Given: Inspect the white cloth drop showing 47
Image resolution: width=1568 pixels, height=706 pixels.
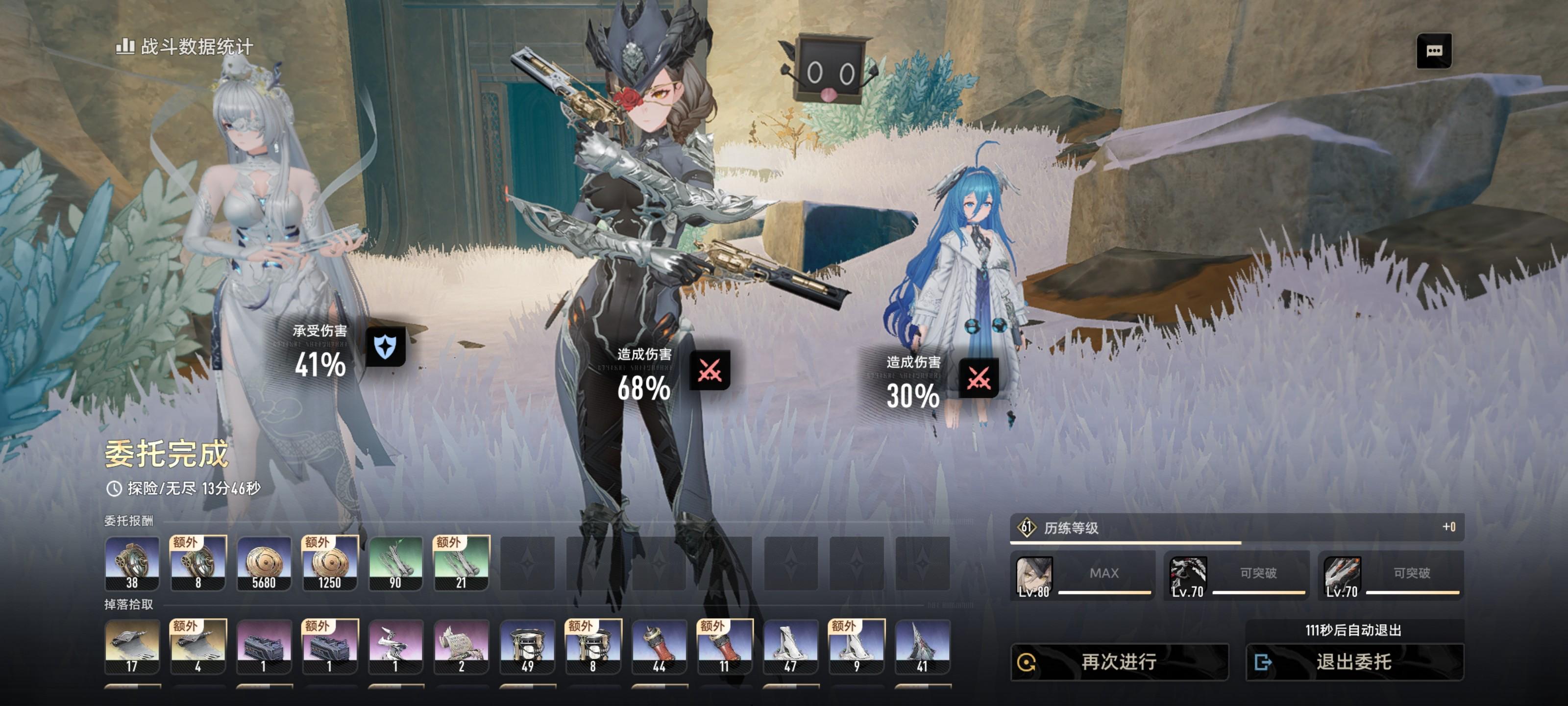Looking at the screenshot, I should (x=790, y=646).
